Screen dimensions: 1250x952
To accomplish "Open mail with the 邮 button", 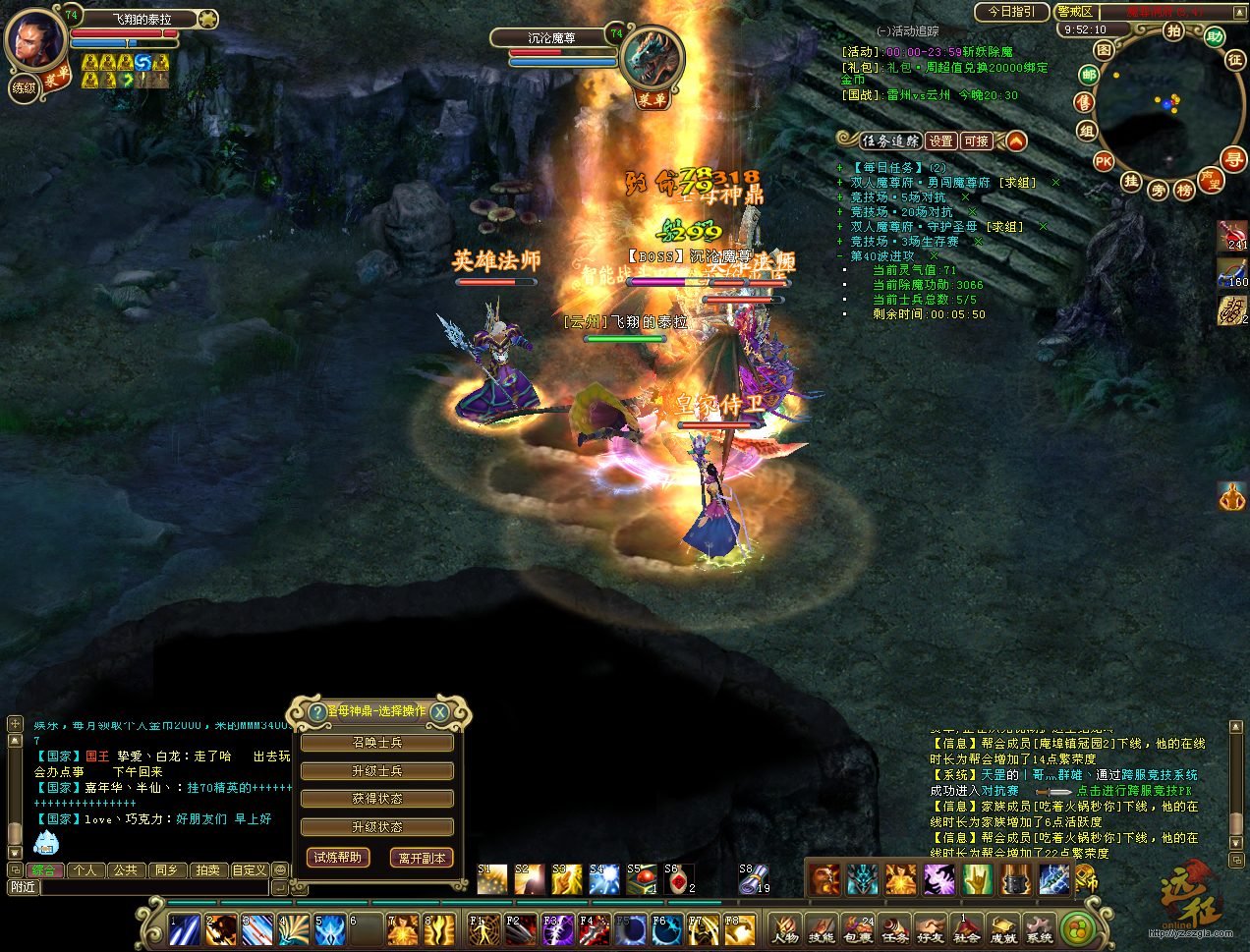I will click(1088, 75).
